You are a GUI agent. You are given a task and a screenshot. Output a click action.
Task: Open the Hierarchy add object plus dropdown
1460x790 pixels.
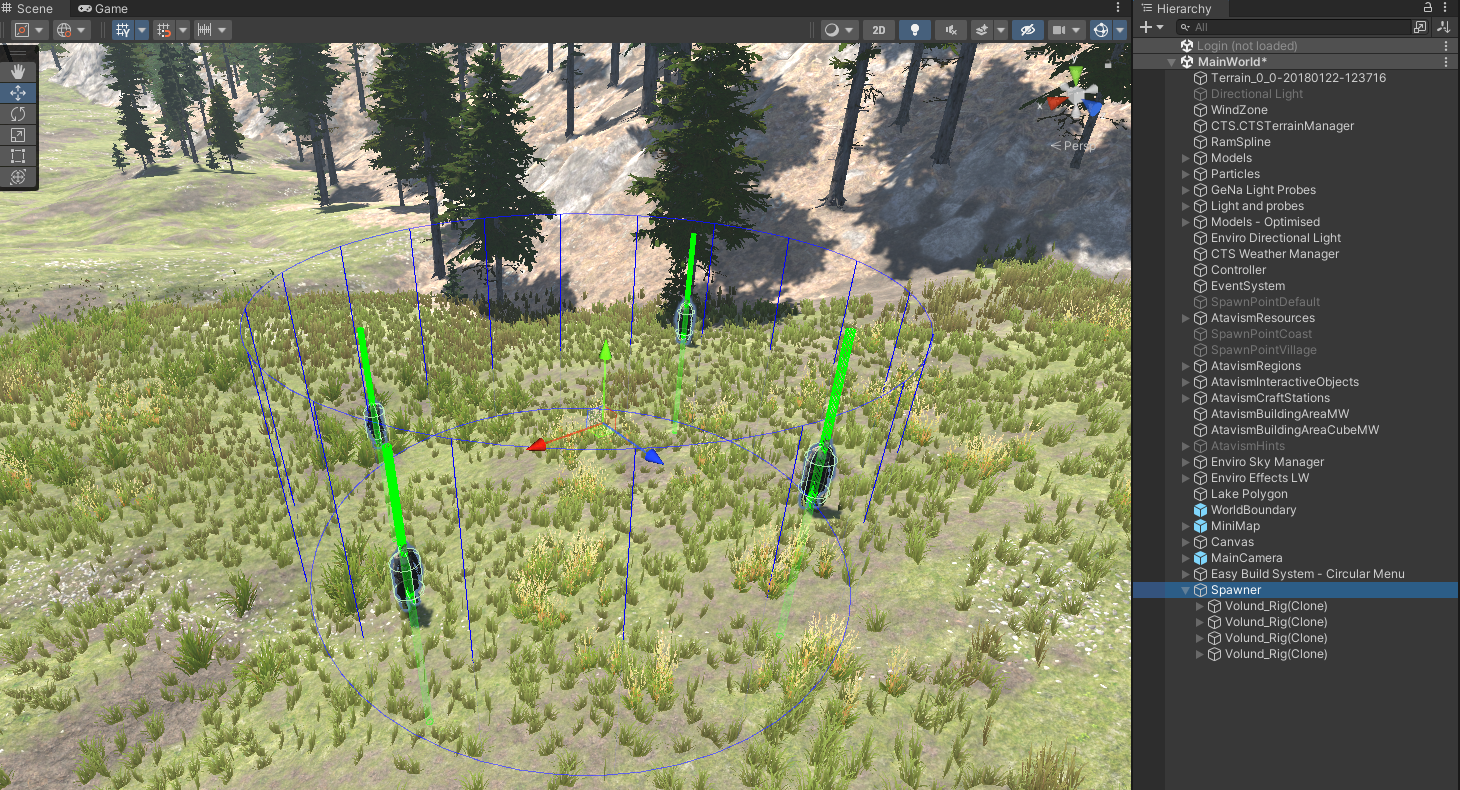pos(1152,28)
